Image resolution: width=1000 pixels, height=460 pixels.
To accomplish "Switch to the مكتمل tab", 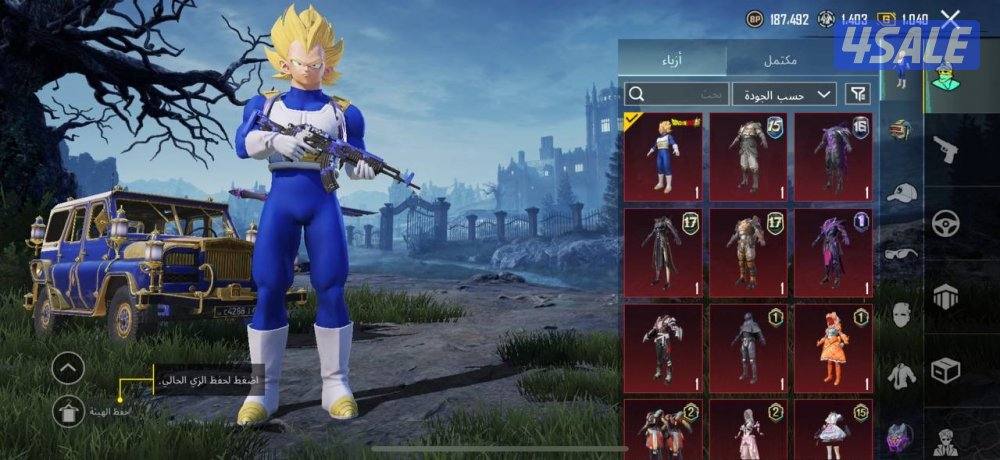I will click(780, 59).
